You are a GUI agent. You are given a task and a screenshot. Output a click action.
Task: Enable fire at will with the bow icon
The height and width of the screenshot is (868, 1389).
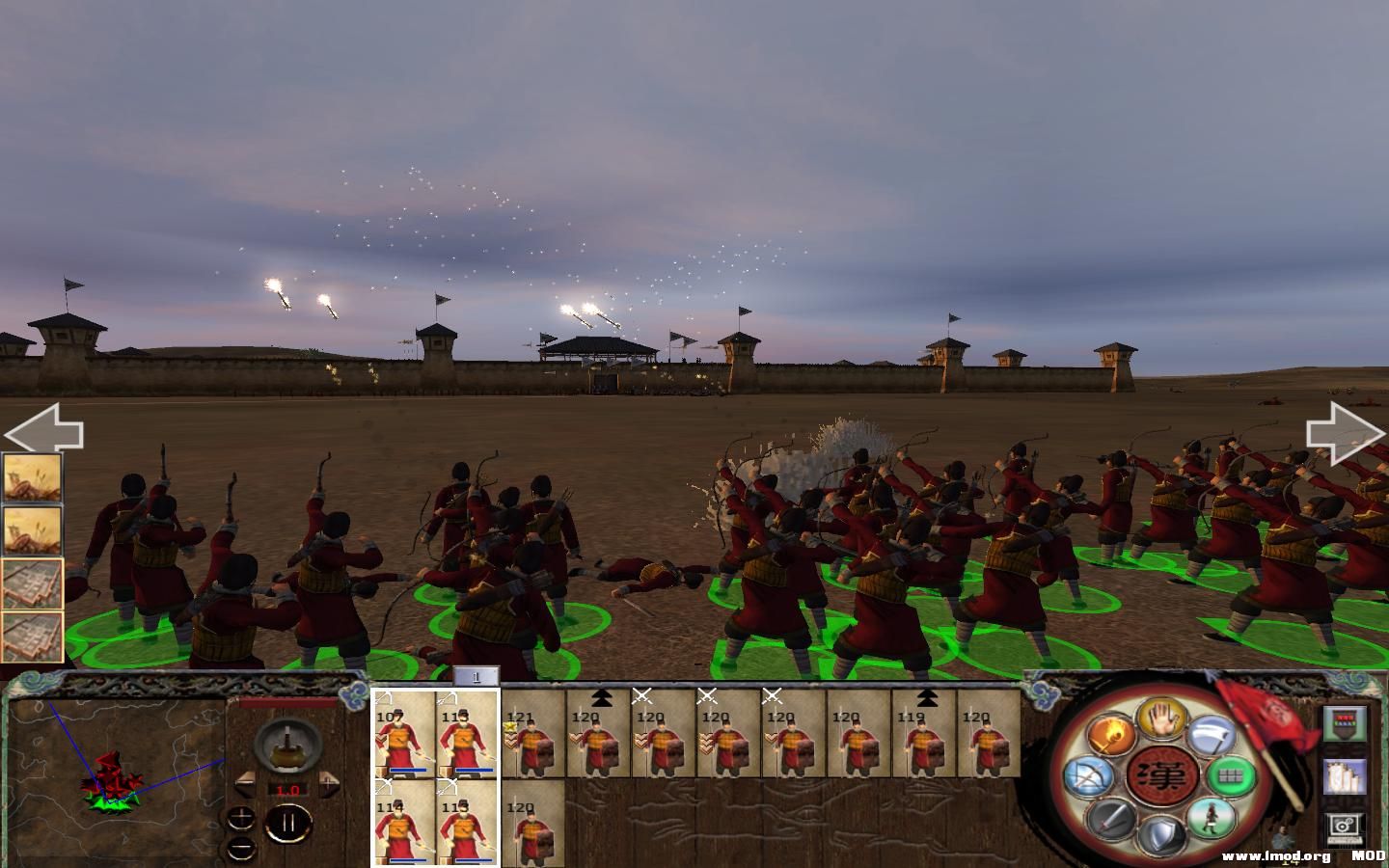tap(1089, 777)
